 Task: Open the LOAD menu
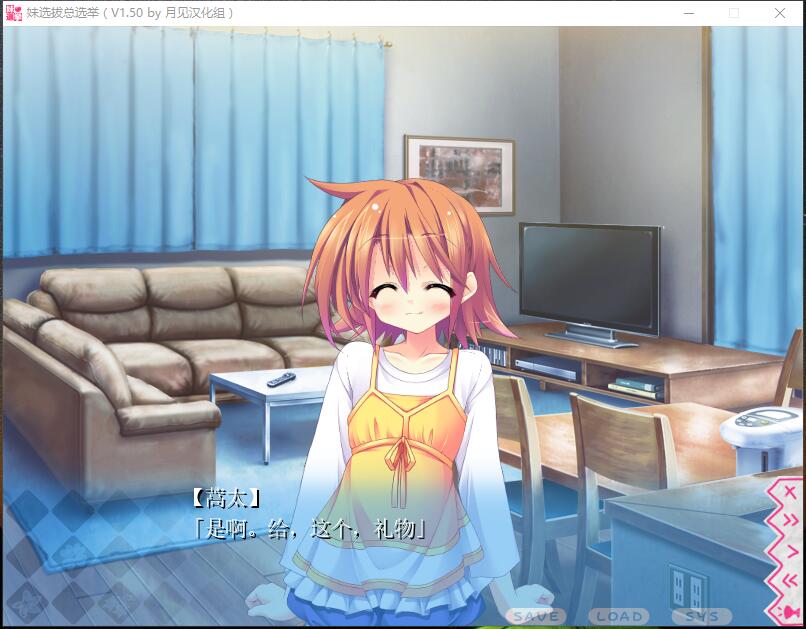[618, 616]
